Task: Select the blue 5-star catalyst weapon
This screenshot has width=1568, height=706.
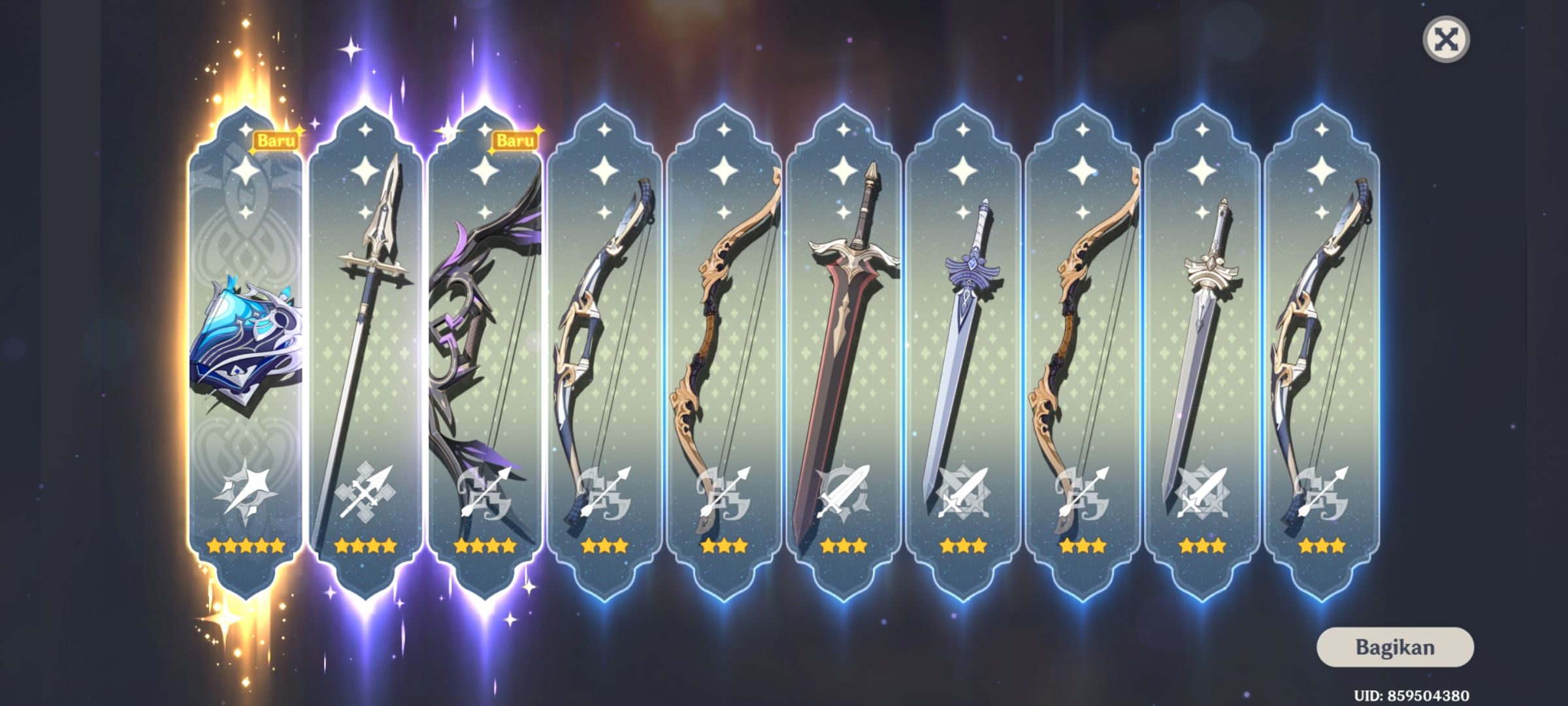Action: (x=245, y=346)
